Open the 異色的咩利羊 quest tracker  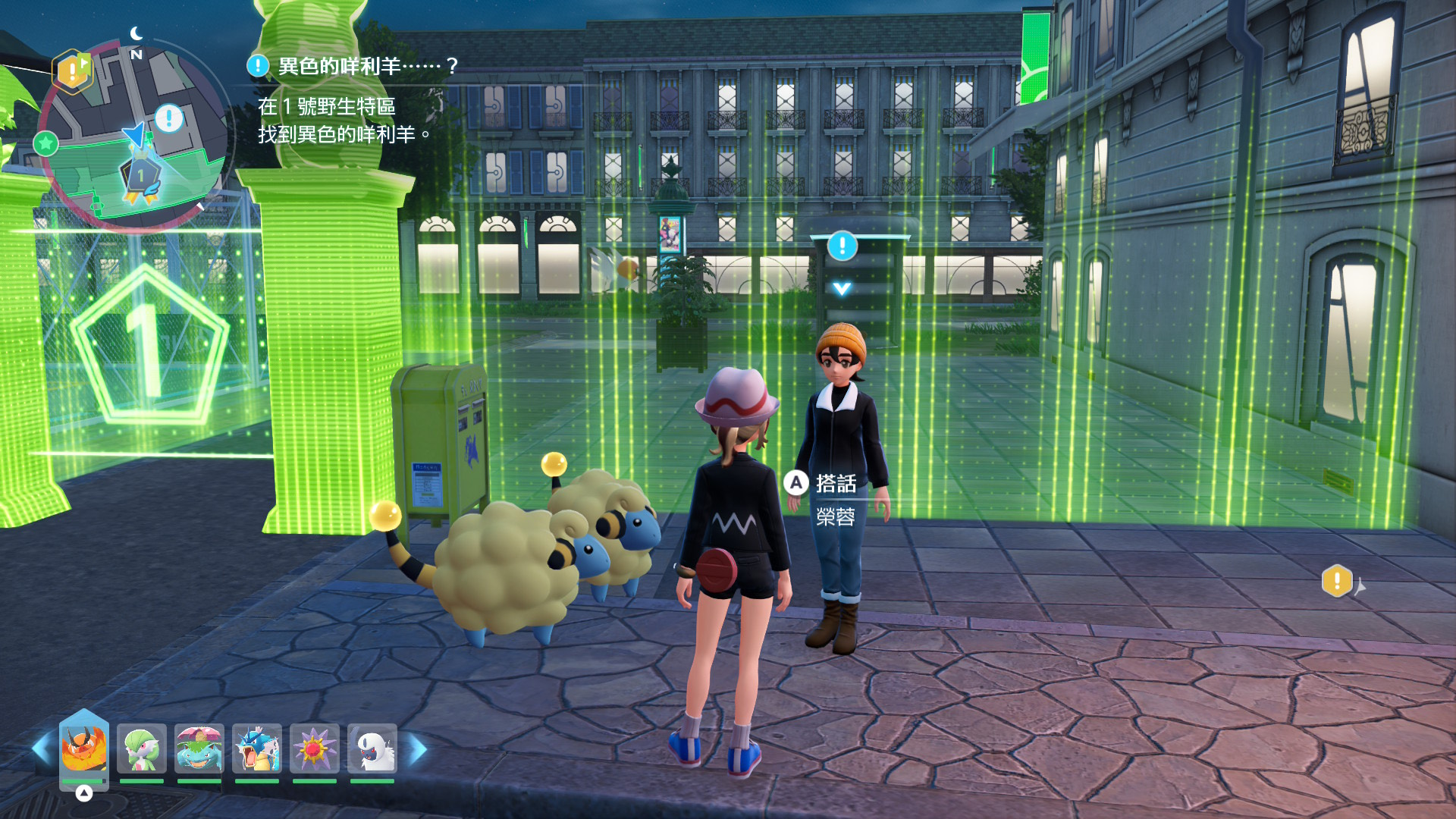click(x=354, y=67)
